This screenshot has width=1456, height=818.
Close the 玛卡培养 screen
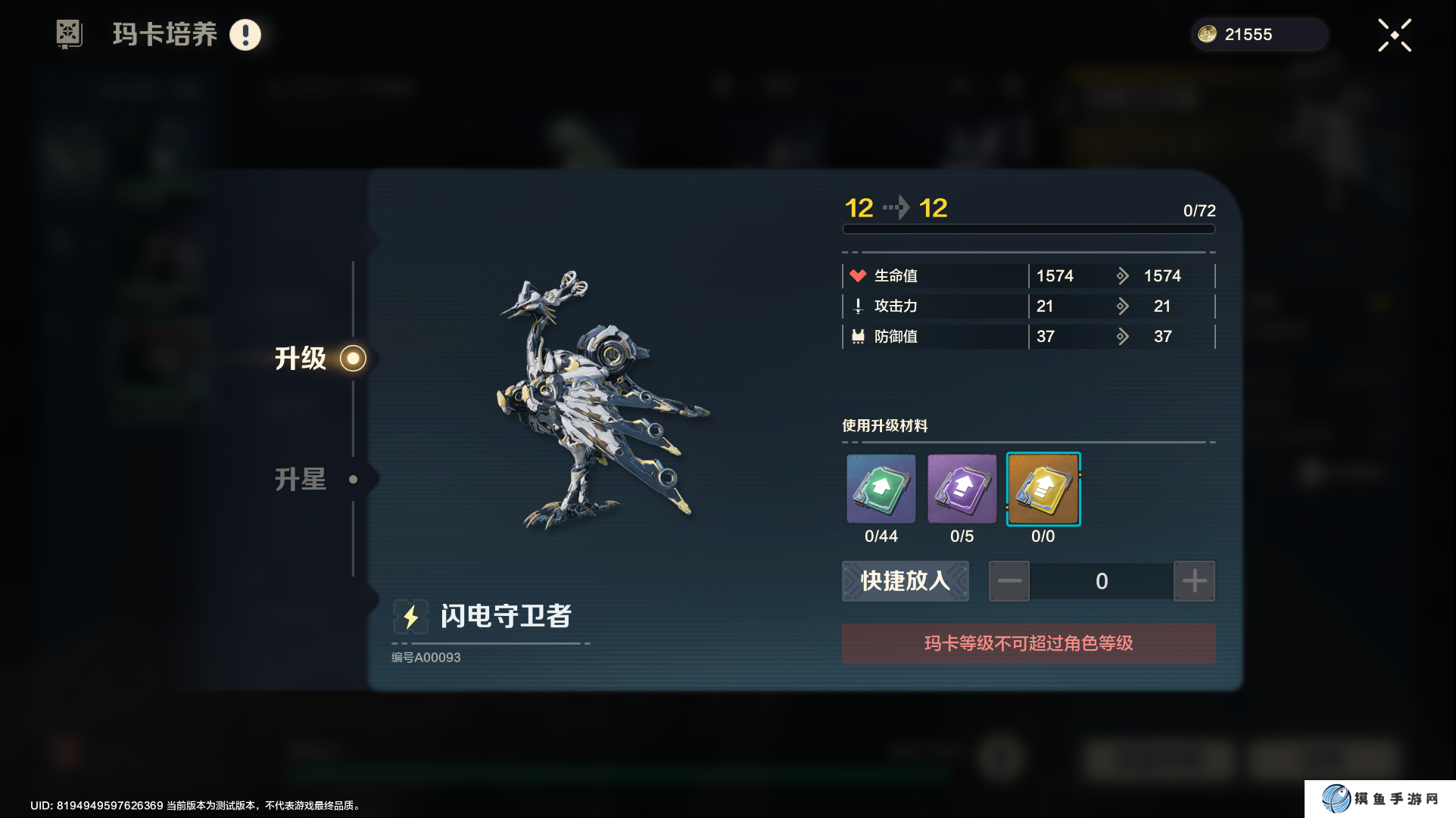click(x=1394, y=36)
